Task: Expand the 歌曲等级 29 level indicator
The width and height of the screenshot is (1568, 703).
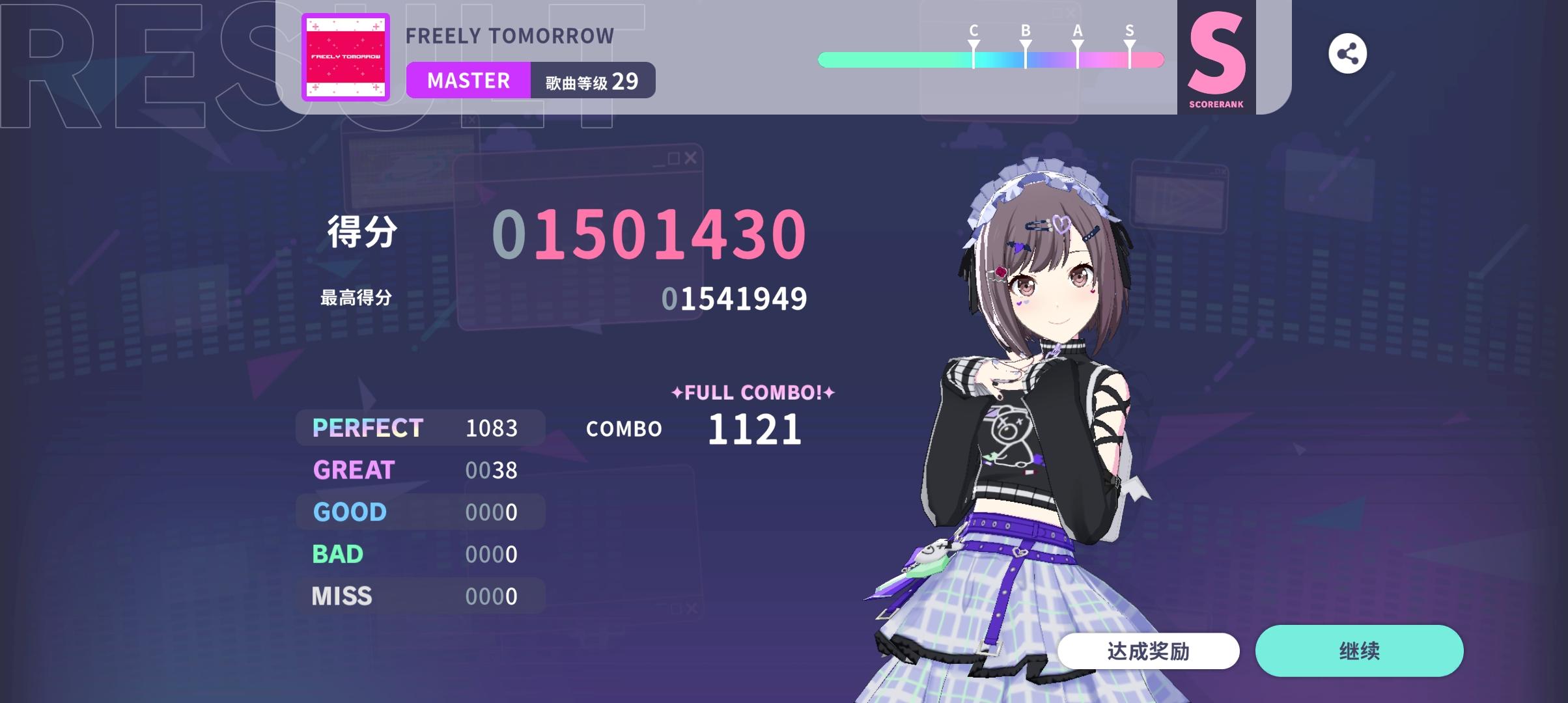Action: coord(589,80)
